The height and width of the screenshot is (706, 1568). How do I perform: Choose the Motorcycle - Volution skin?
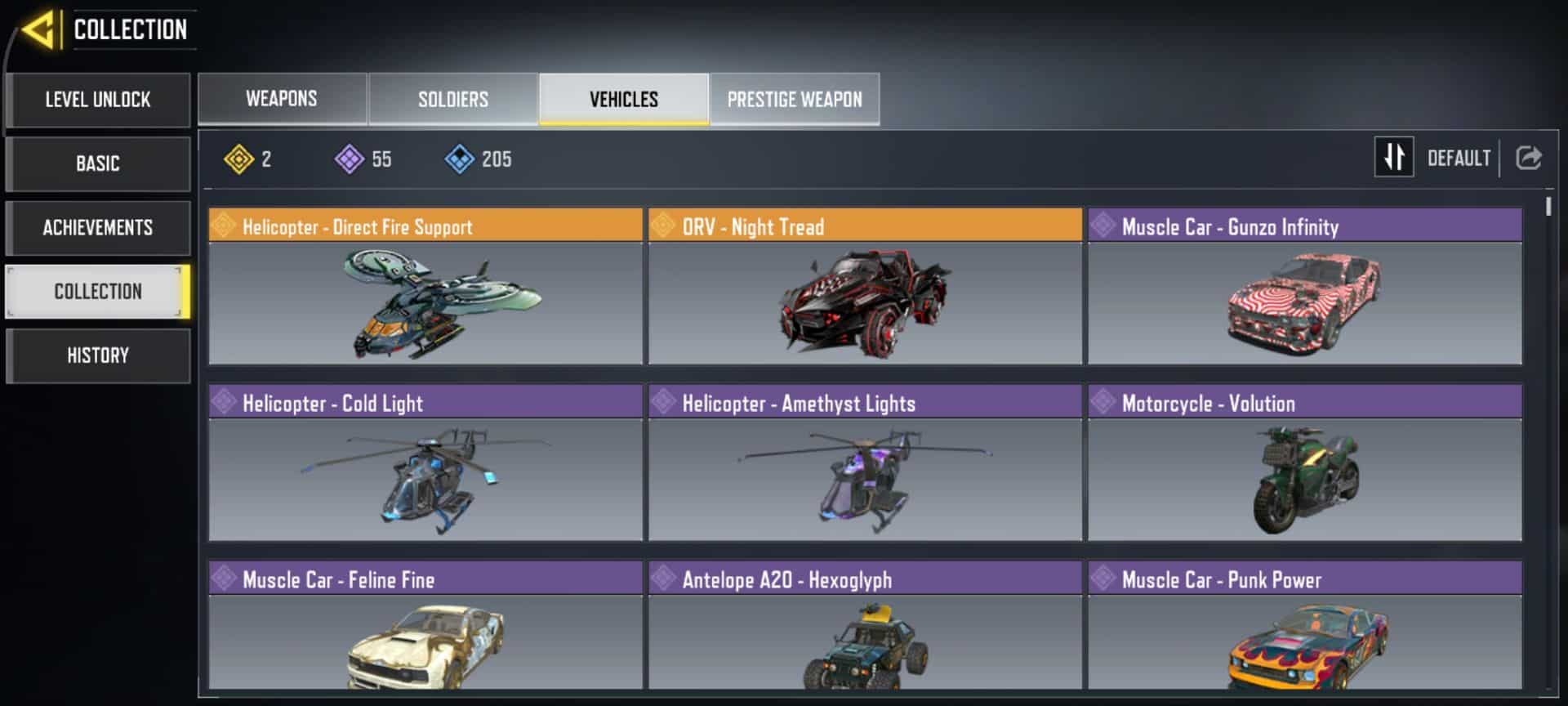click(1304, 462)
